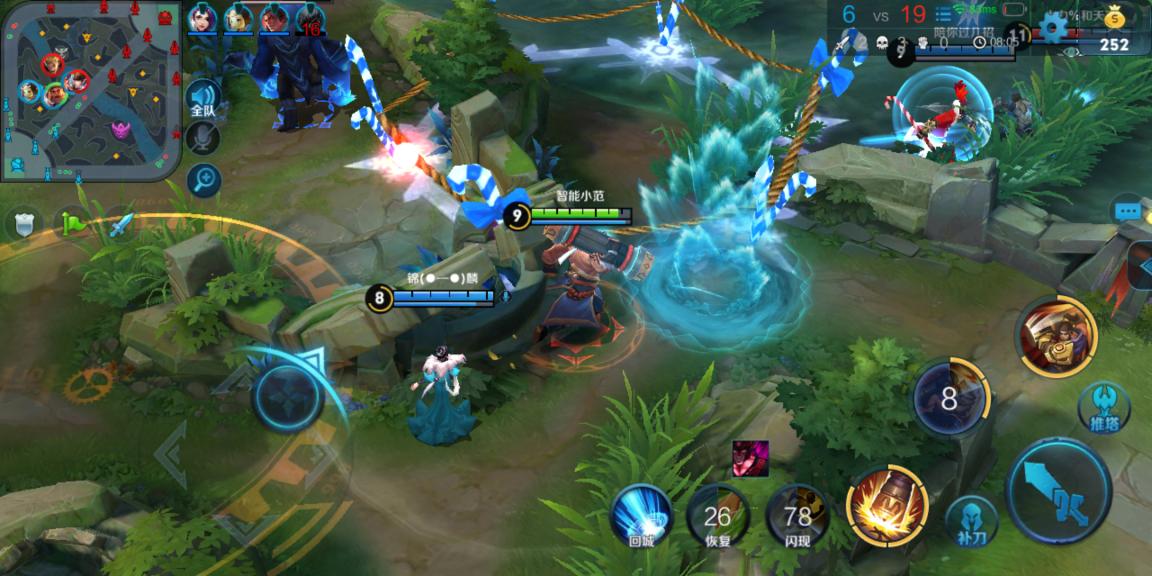Tap the 补刀 last-hit button
This screenshot has width=1152, height=576.
pyautogui.click(x=971, y=520)
